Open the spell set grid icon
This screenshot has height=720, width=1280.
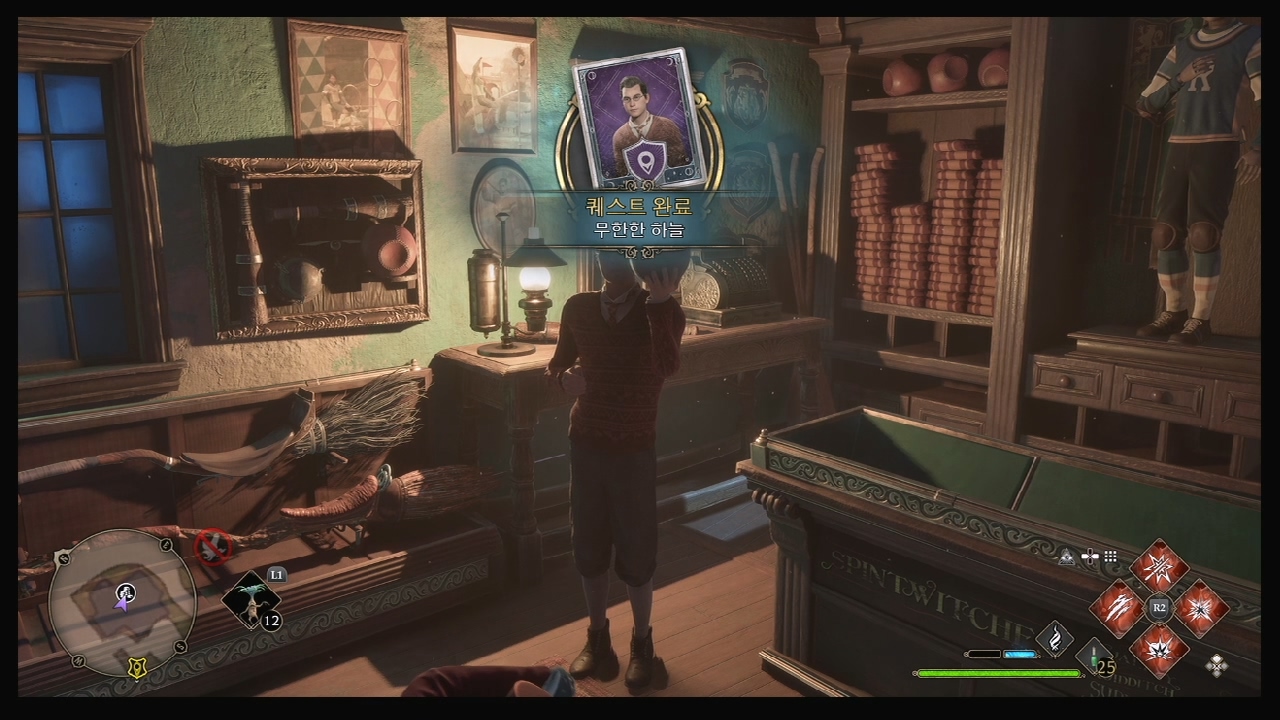(x=1110, y=557)
